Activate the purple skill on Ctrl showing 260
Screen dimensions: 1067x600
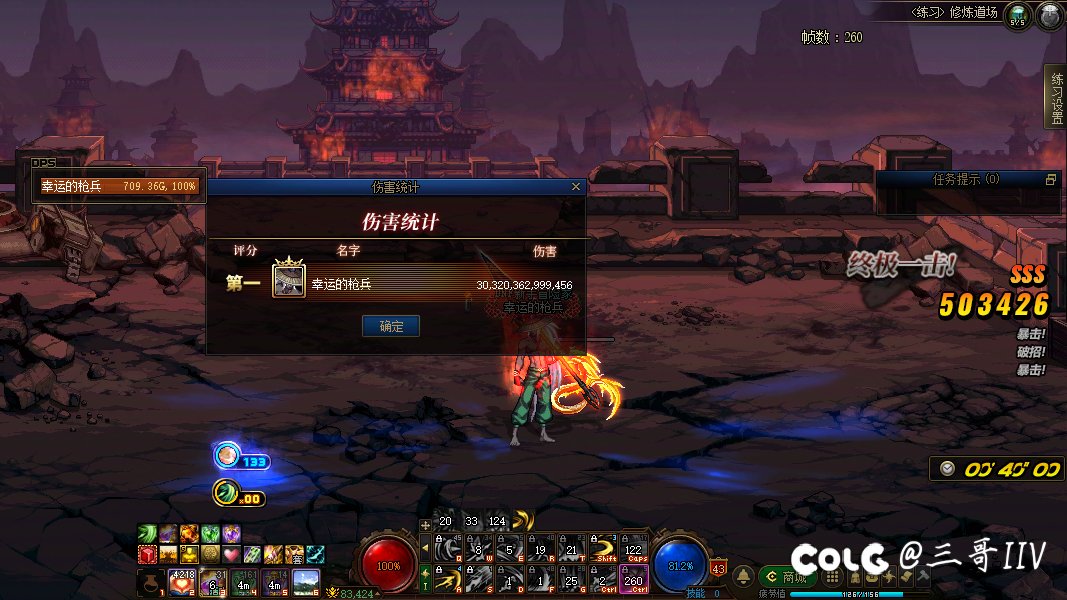coord(633,578)
